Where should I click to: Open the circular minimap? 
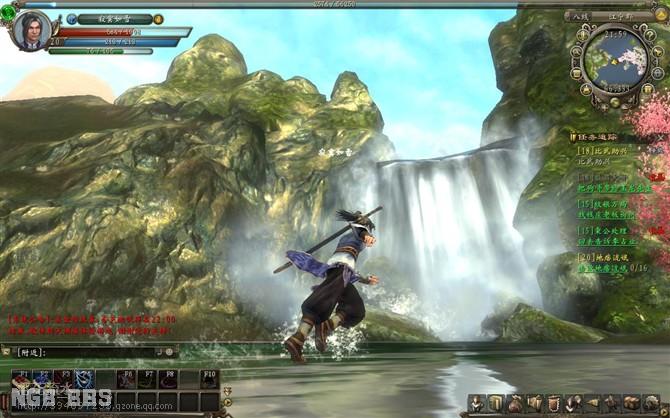click(607, 56)
